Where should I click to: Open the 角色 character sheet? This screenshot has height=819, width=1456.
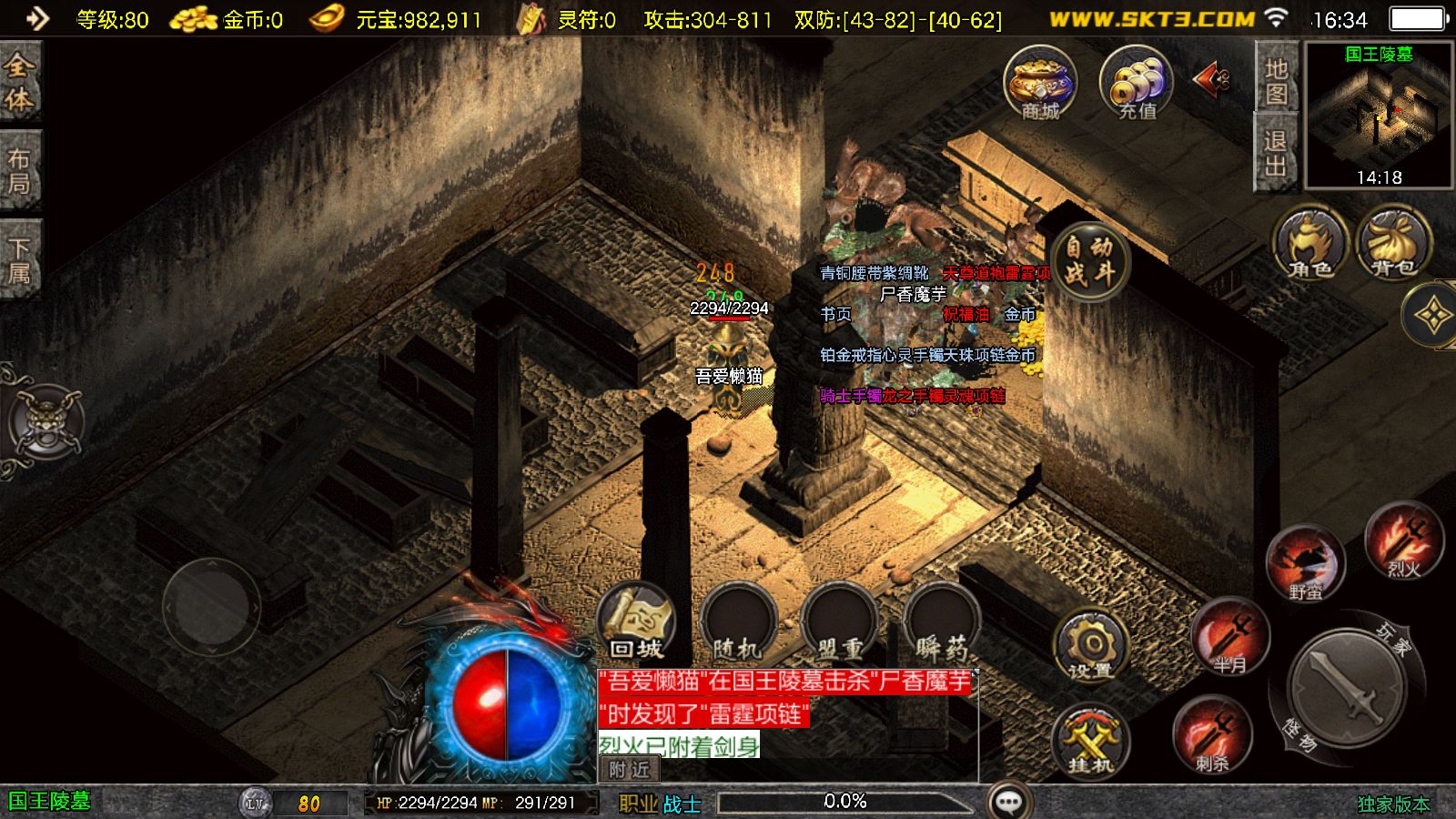coord(1309,243)
